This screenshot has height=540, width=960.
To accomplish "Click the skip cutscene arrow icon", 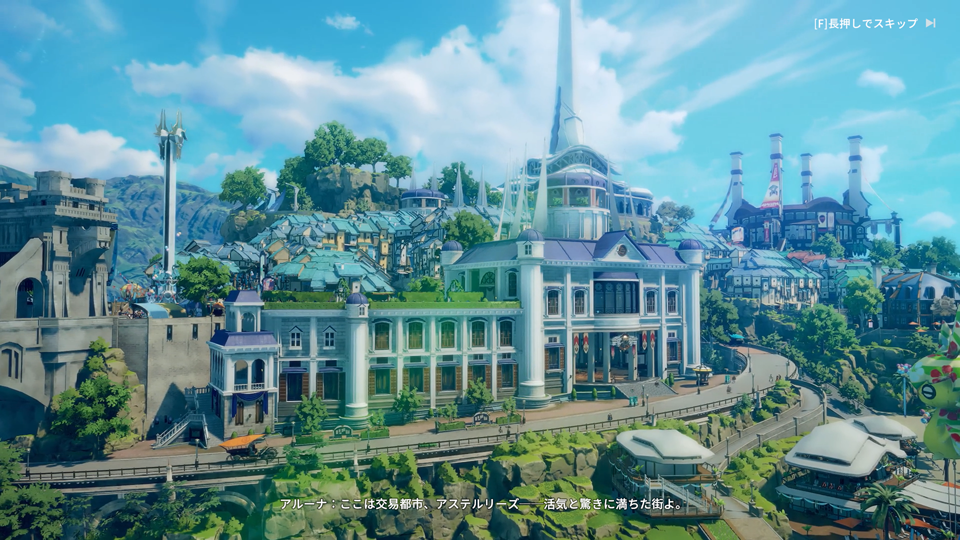I will tap(930, 23).
